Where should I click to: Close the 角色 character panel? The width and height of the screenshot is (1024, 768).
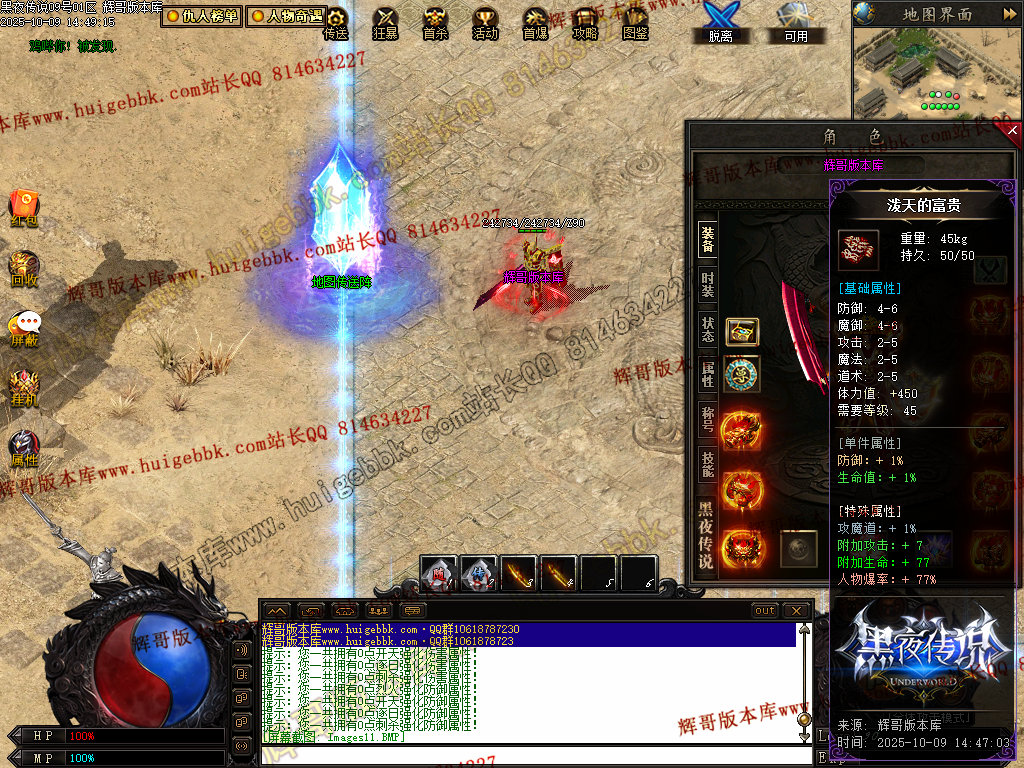(1012, 130)
